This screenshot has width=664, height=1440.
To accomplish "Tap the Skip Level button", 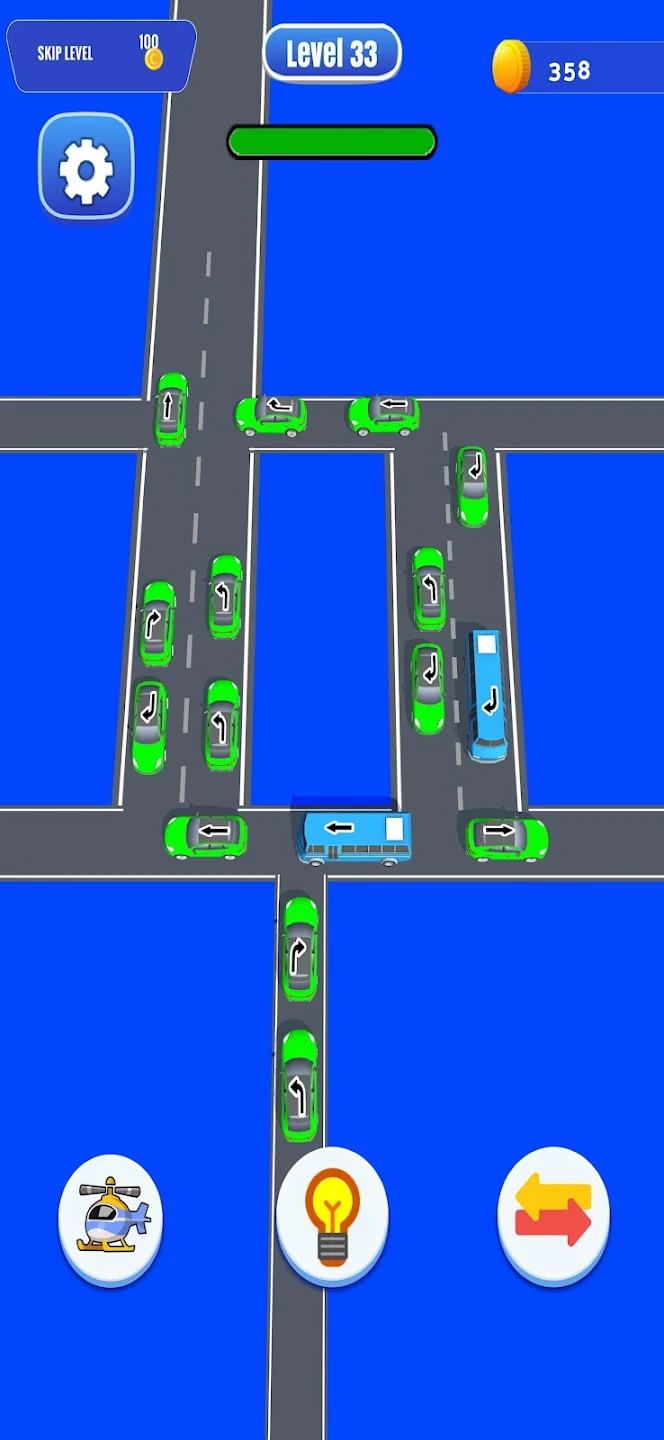I will coord(100,55).
